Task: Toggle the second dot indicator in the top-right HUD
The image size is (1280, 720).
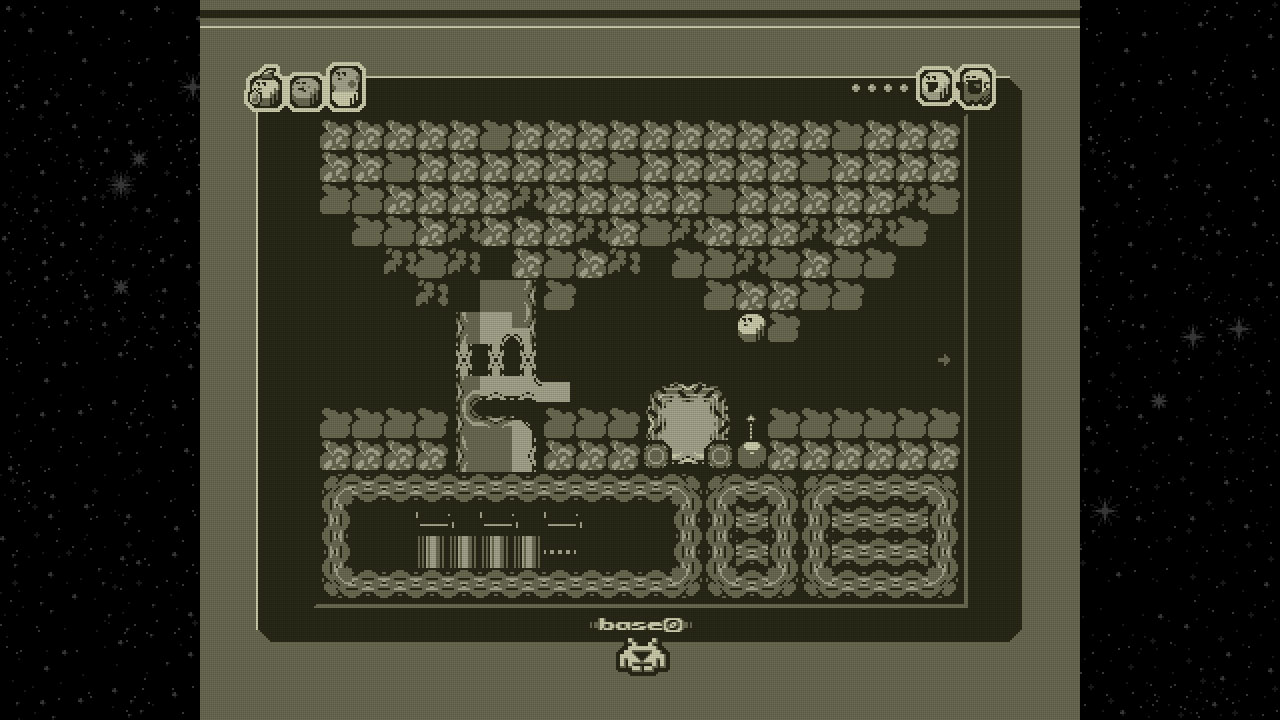Action: click(x=871, y=88)
